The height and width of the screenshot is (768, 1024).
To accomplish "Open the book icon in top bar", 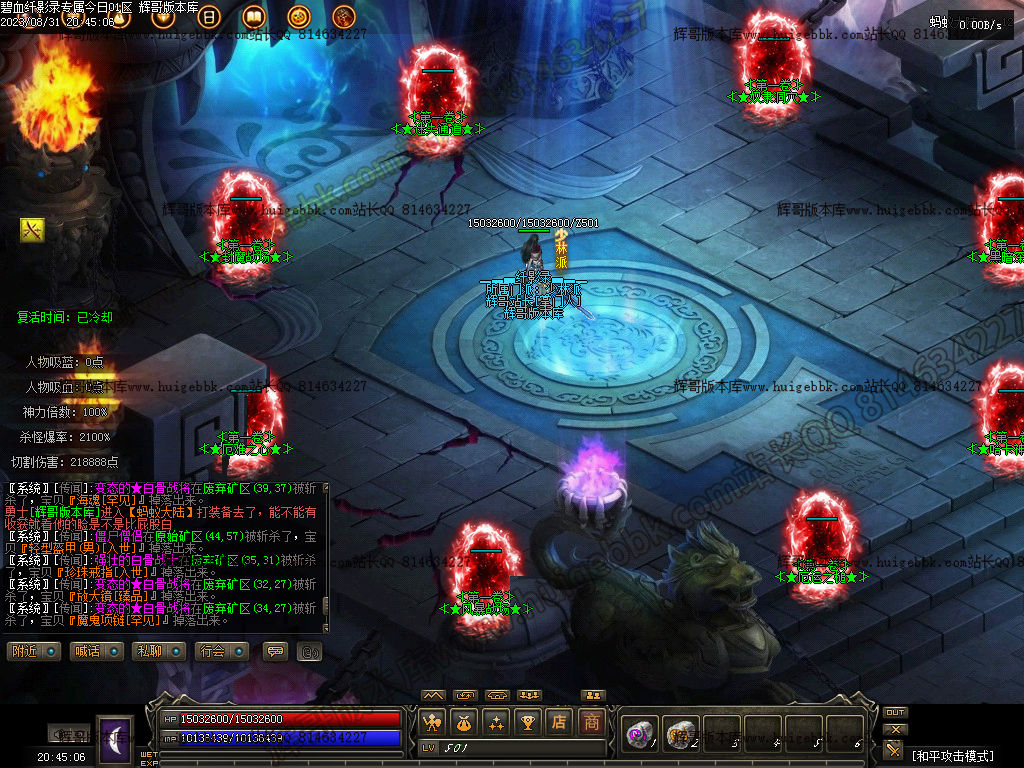I will (254, 17).
